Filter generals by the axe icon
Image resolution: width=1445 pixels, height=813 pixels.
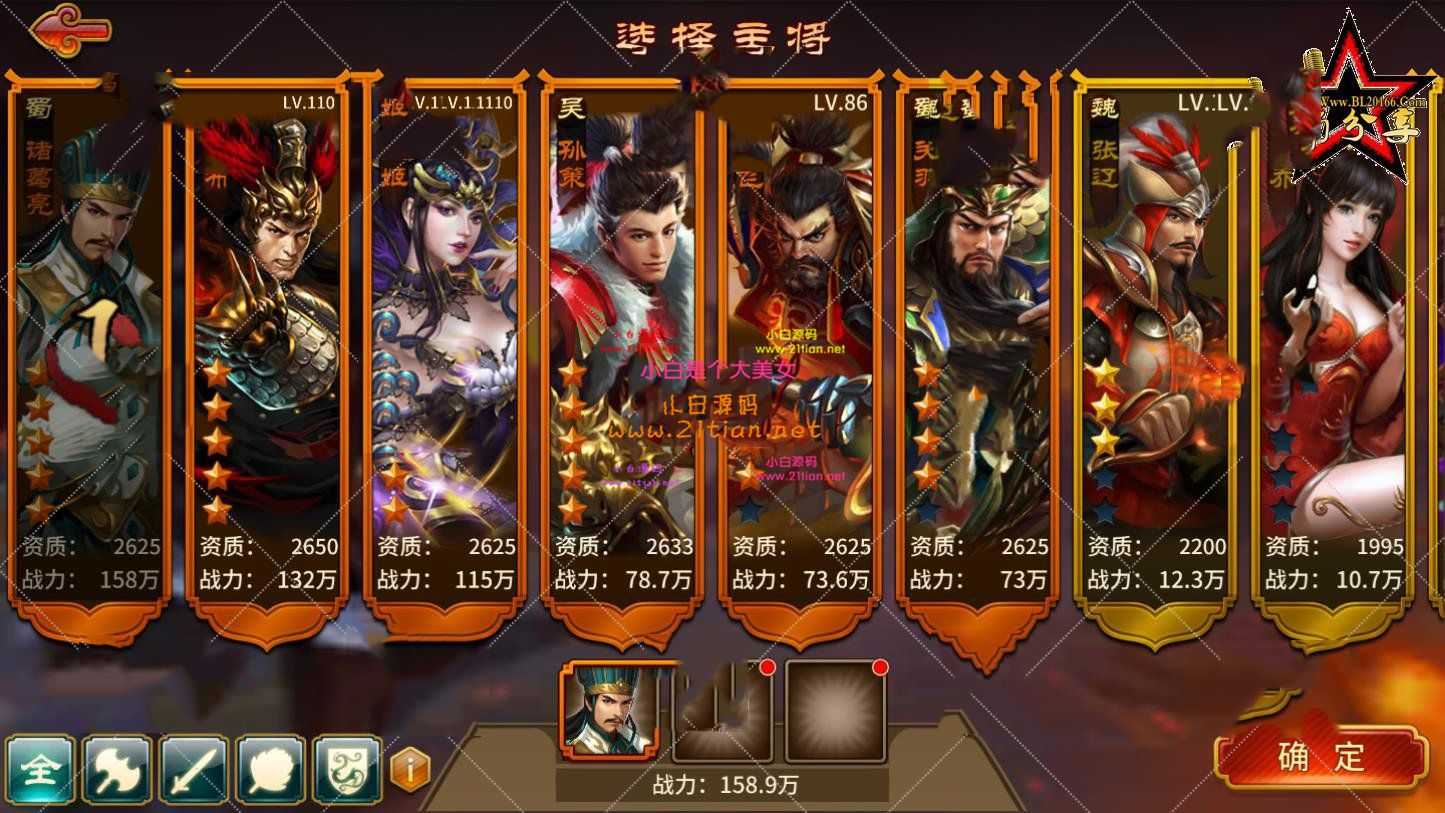point(117,769)
